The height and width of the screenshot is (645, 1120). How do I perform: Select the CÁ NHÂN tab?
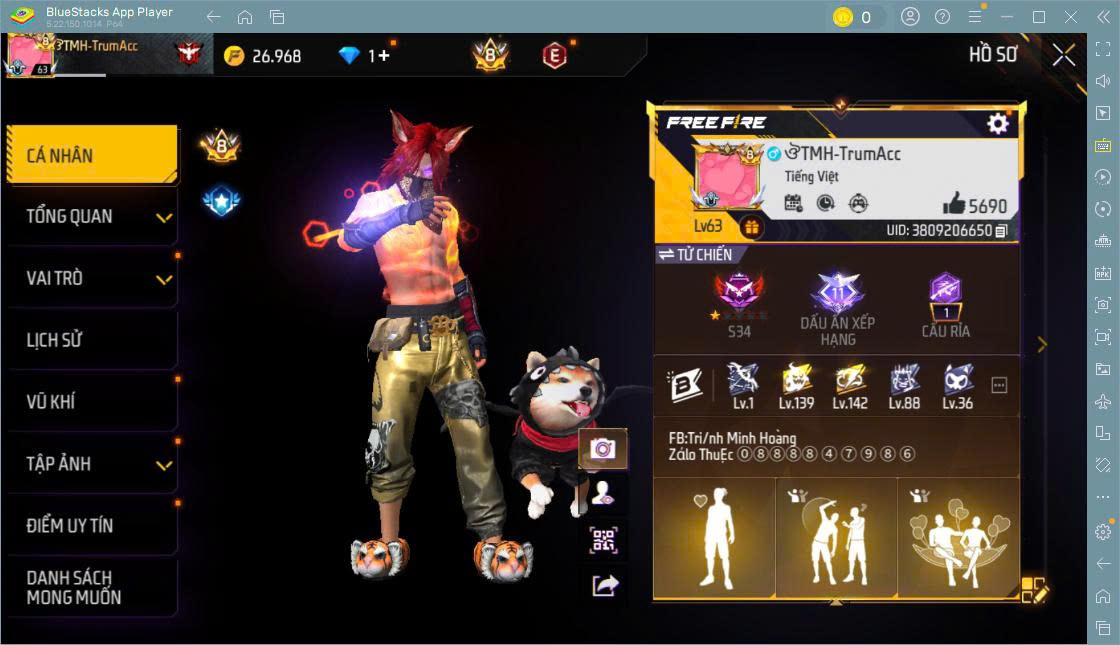pos(92,155)
